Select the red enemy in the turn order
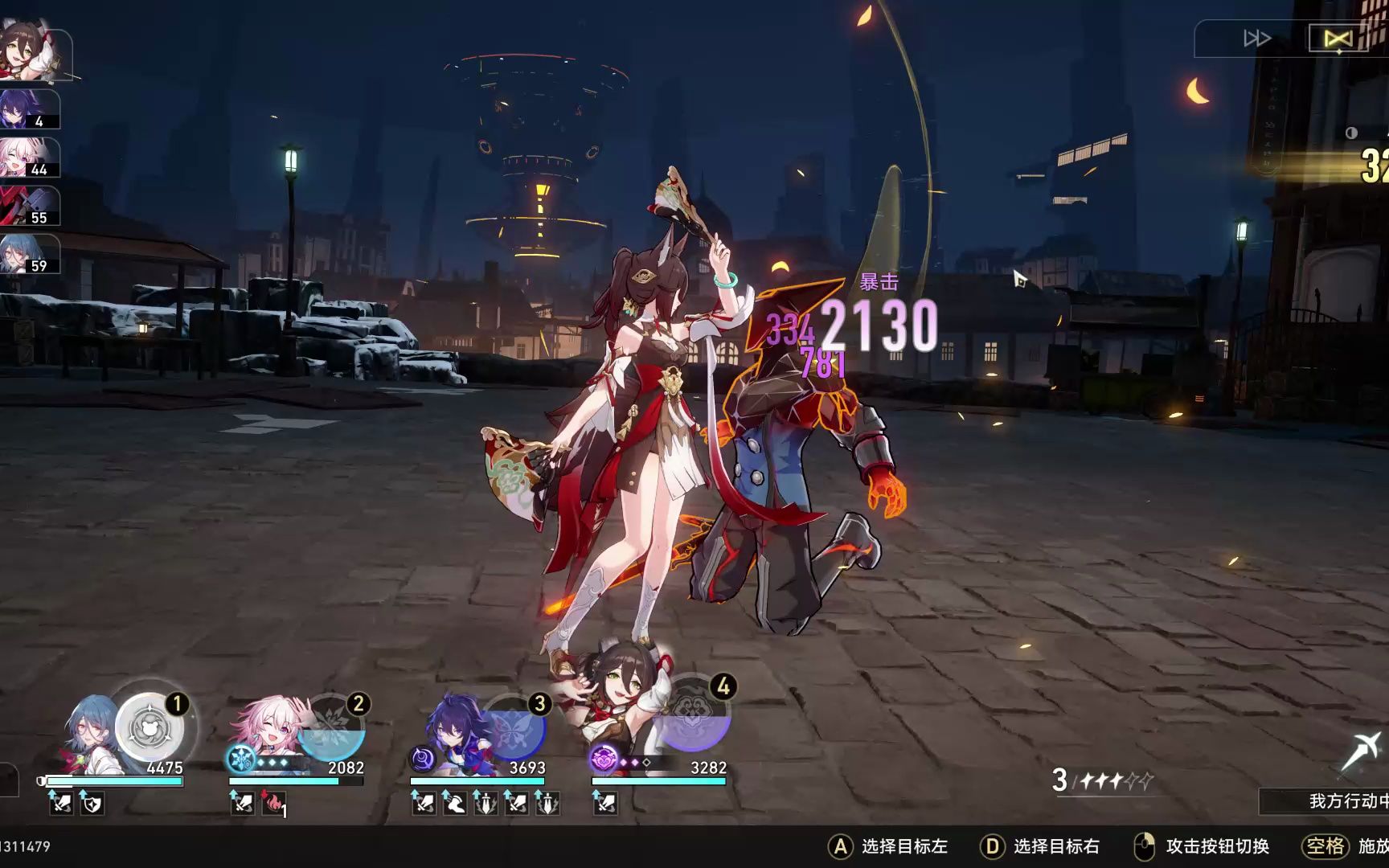Image resolution: width=1389 pixels, height=868 pixels. point(29,205)
